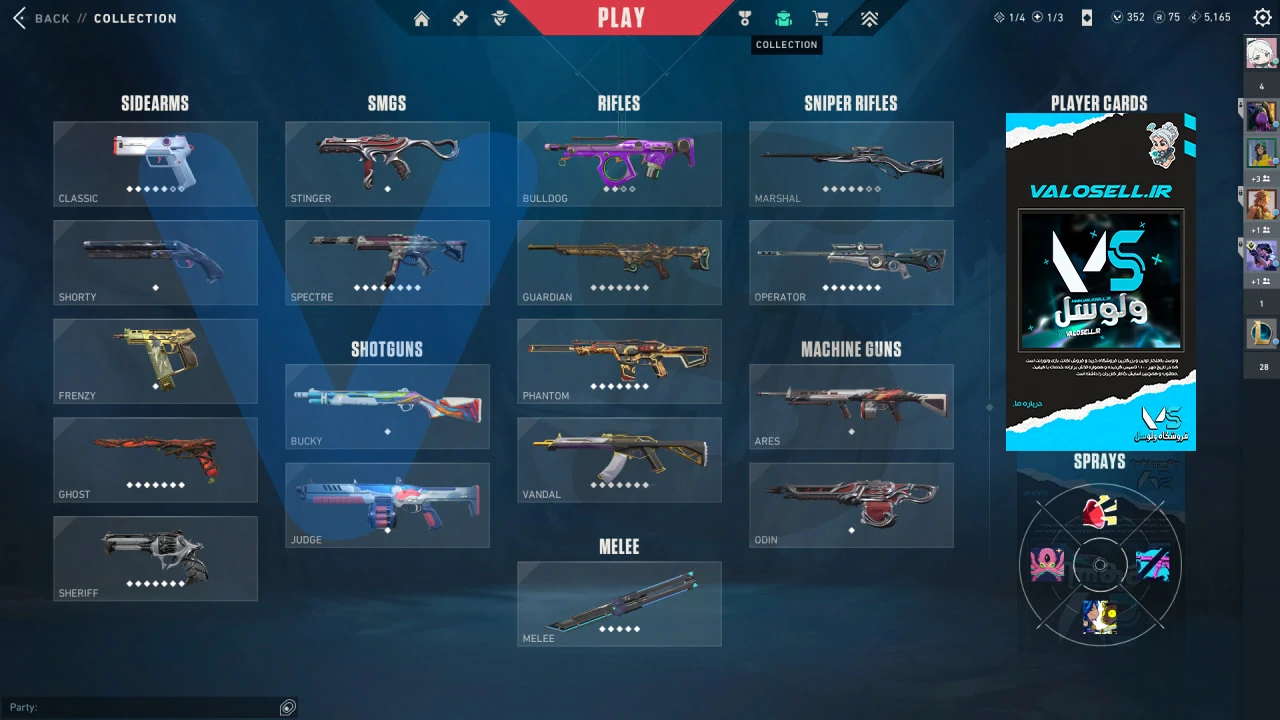Select the Classic sidearm slot

click(155, 164)
